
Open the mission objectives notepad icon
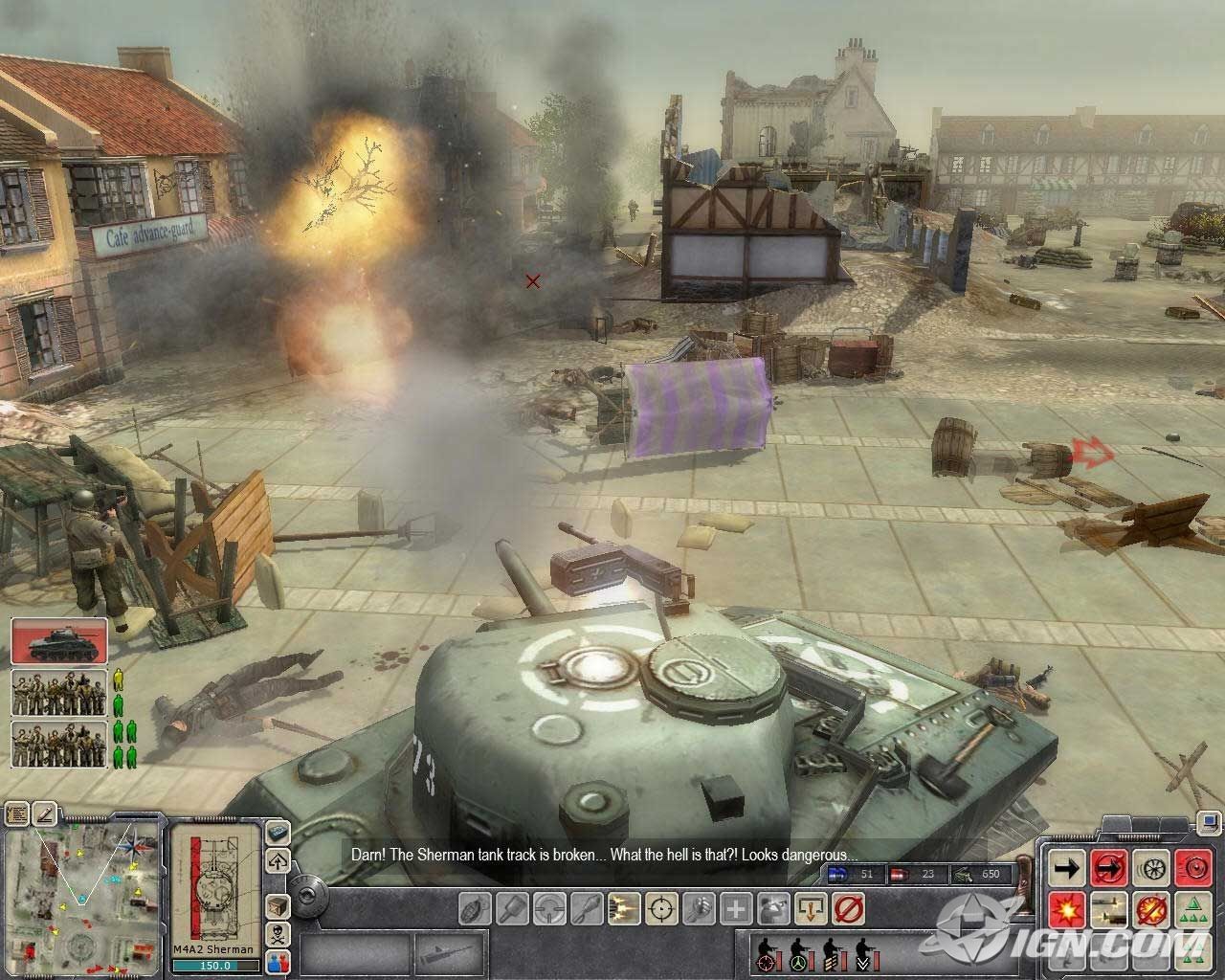(17, 813)
